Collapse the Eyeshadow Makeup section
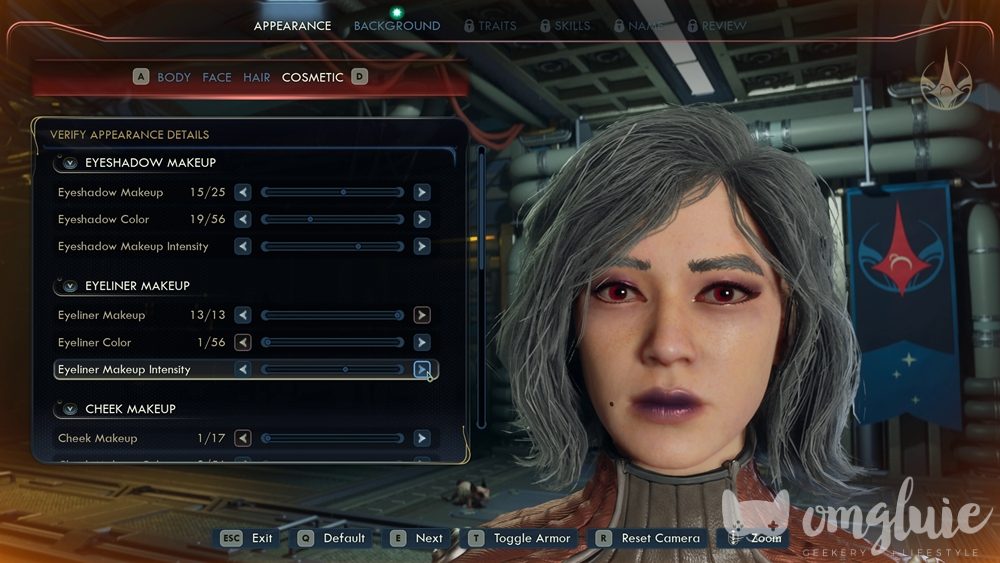The width and height of the screenshot is (1000, 563). point(70,163)
